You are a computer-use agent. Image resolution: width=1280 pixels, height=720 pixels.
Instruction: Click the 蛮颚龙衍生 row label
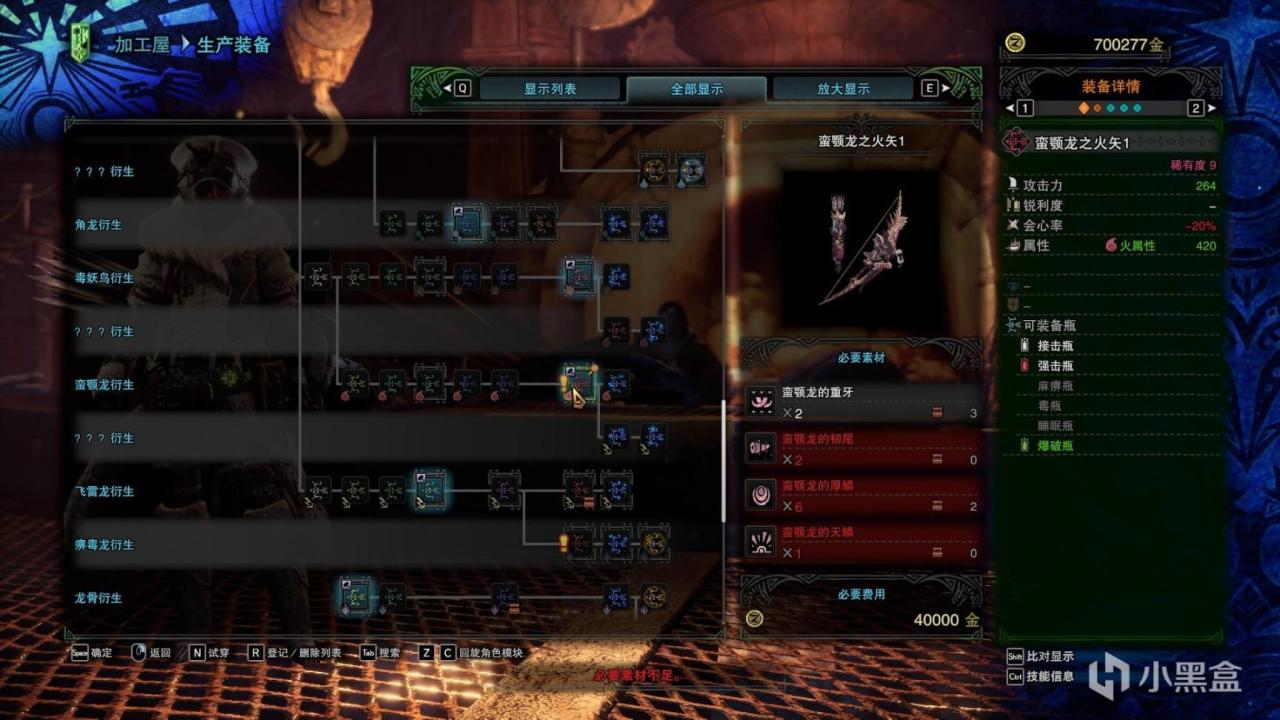coord(103,385)
